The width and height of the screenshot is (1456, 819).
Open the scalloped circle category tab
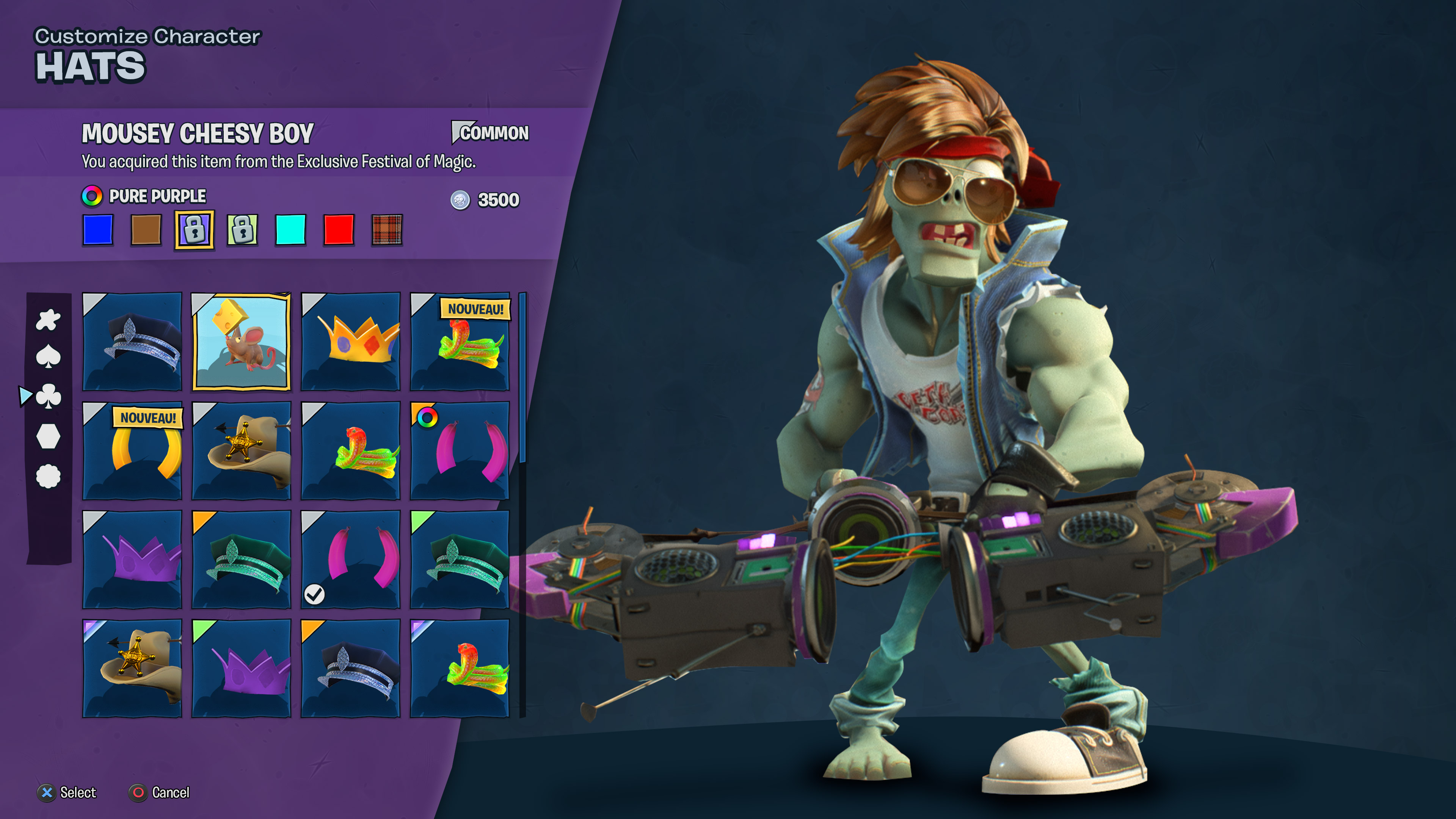click(x=48, y=476)
